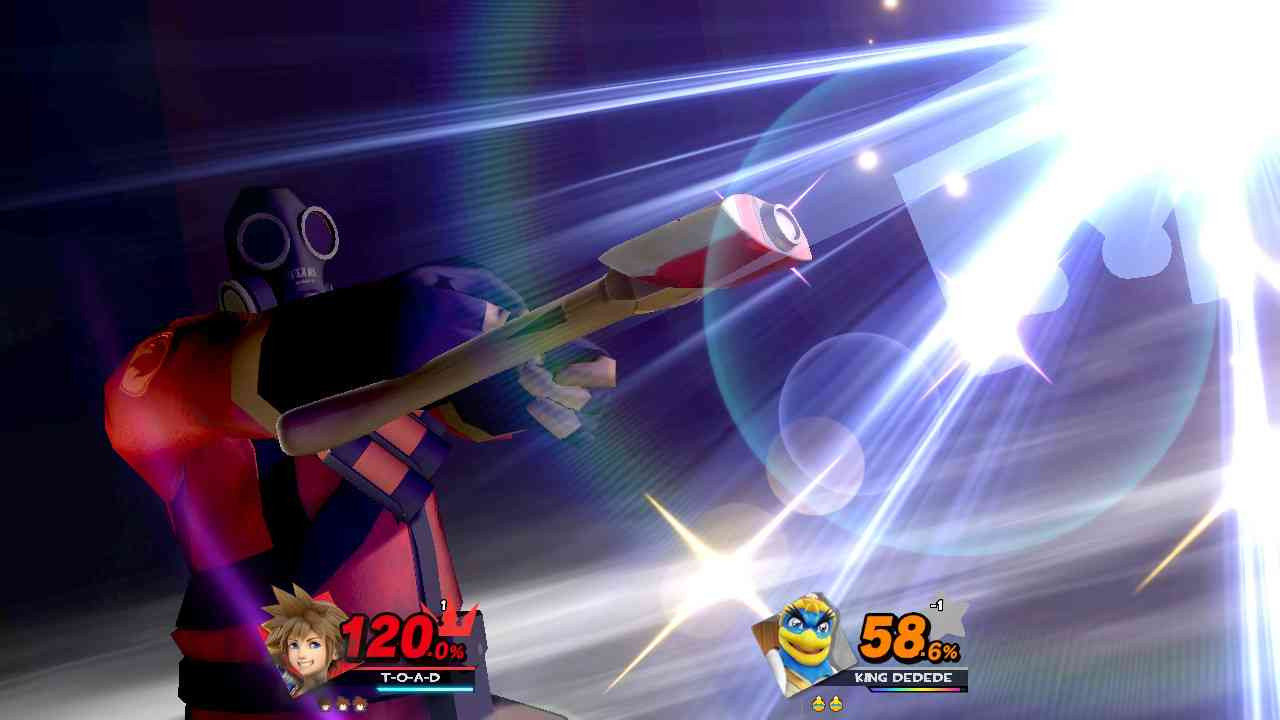Click the rainbow meter under KING DEDEDE
1280x720 pixels.
click(x=916, y=690)
